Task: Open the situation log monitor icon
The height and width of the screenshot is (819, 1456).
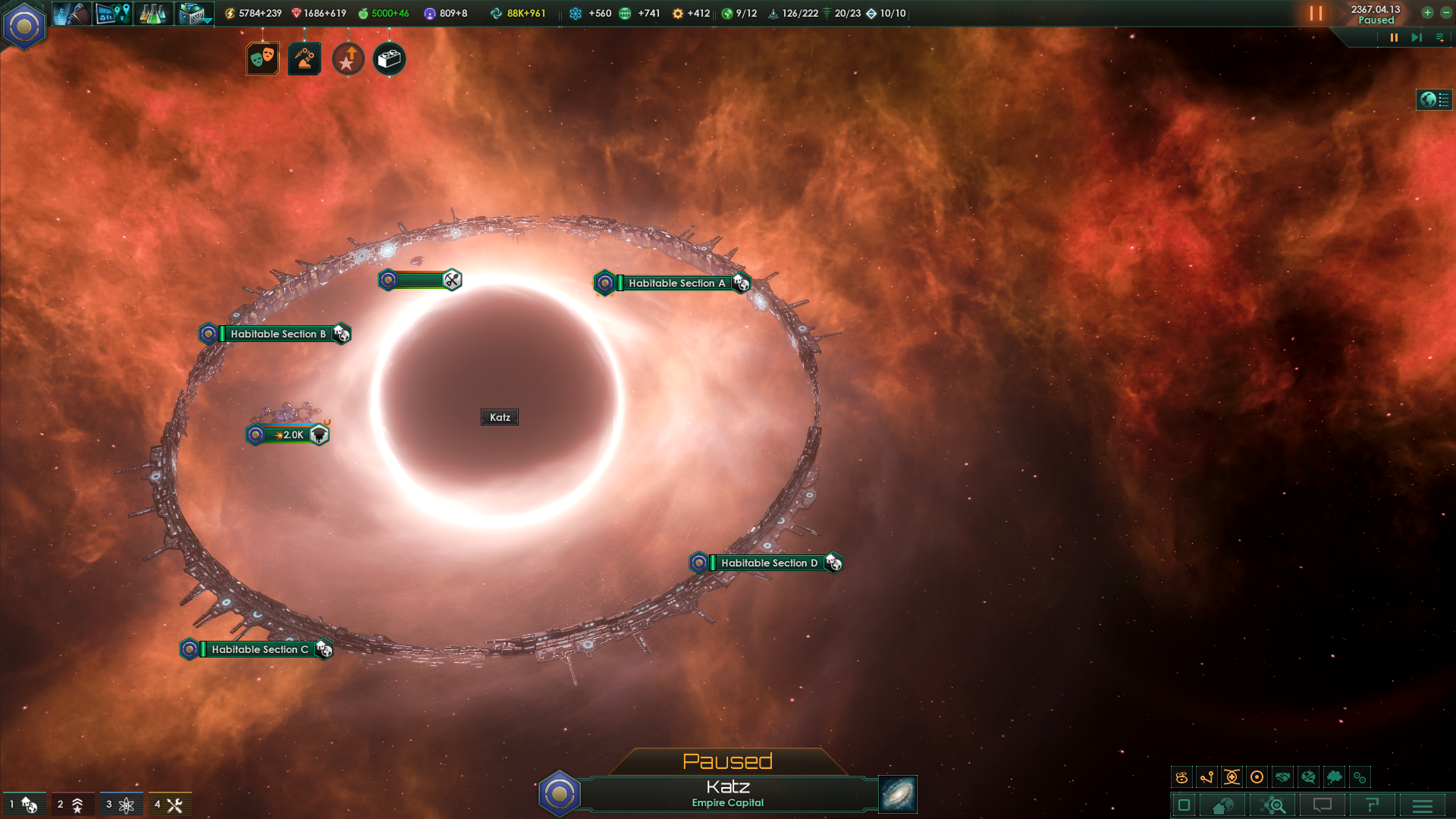Action: point(111,13)
